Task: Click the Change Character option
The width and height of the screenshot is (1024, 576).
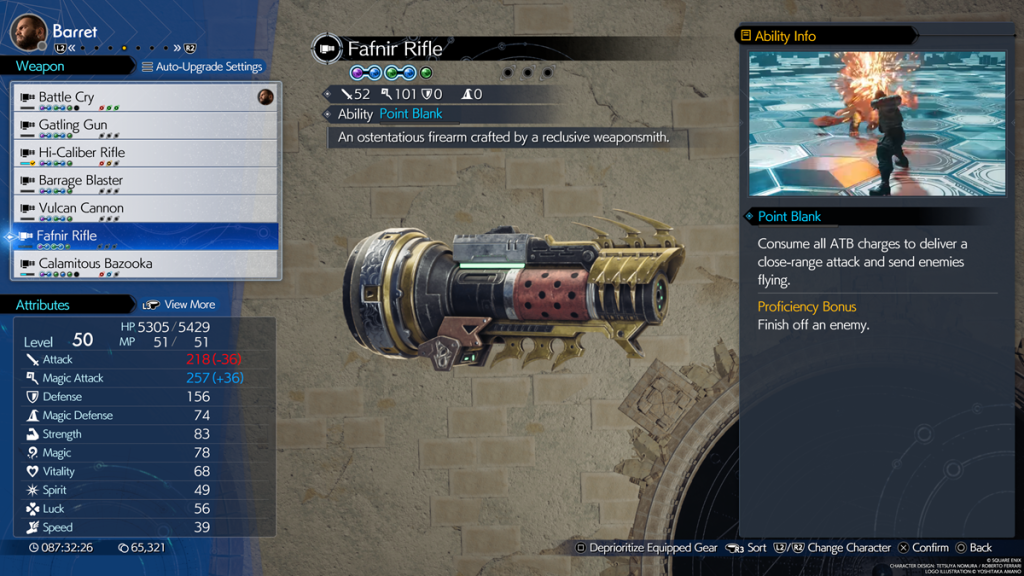Action: pyautogui.click(x=834, y=548)
